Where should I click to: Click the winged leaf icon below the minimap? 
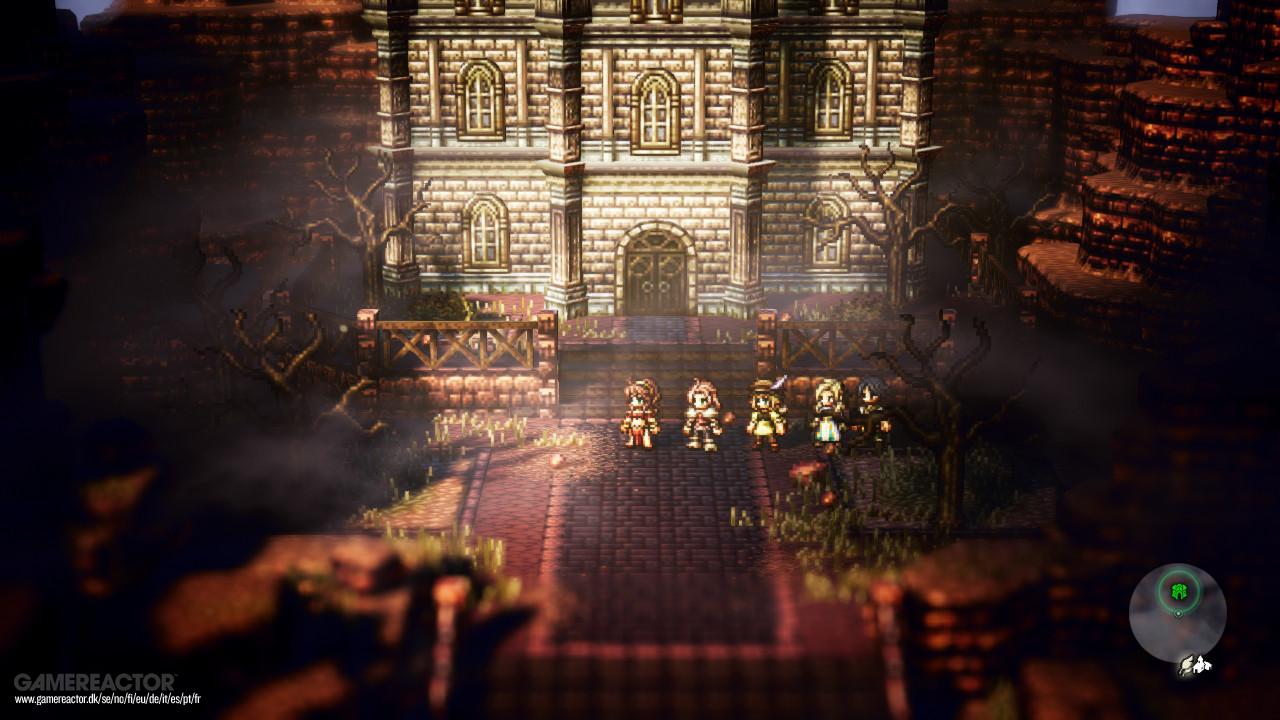pos(1187,667)
